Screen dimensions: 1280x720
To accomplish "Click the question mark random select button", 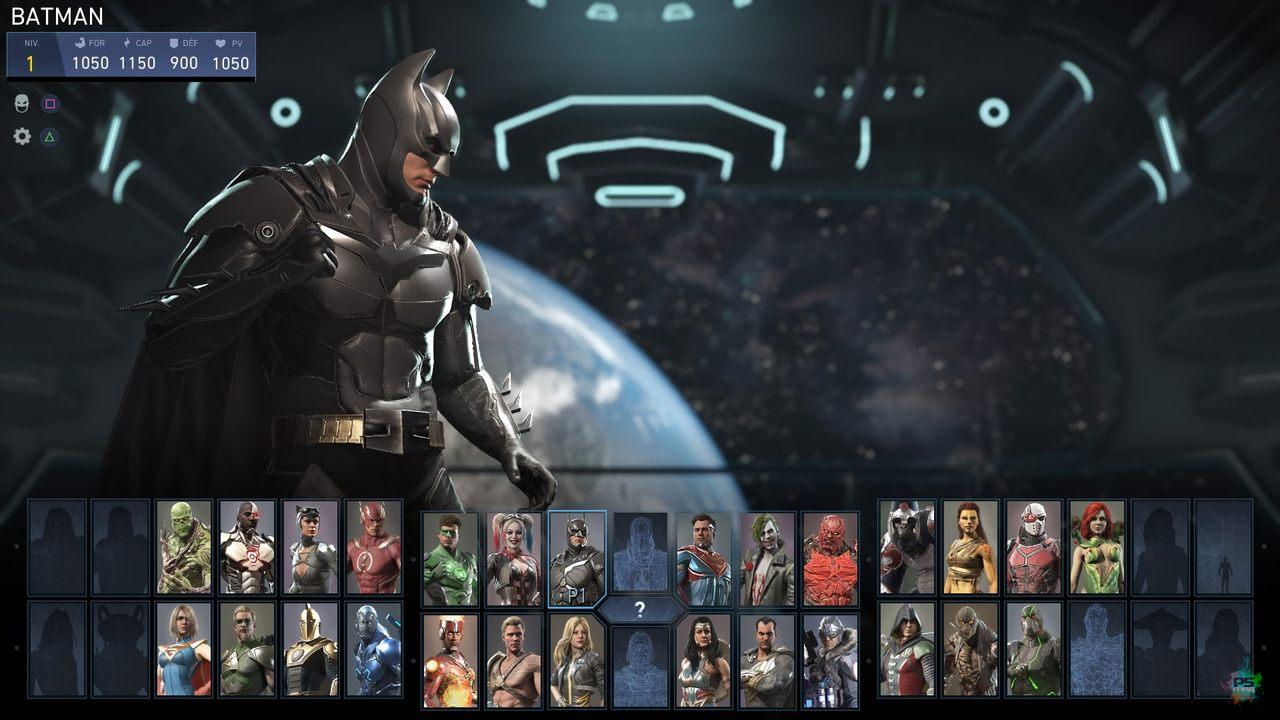I will [x=640, y=609].
